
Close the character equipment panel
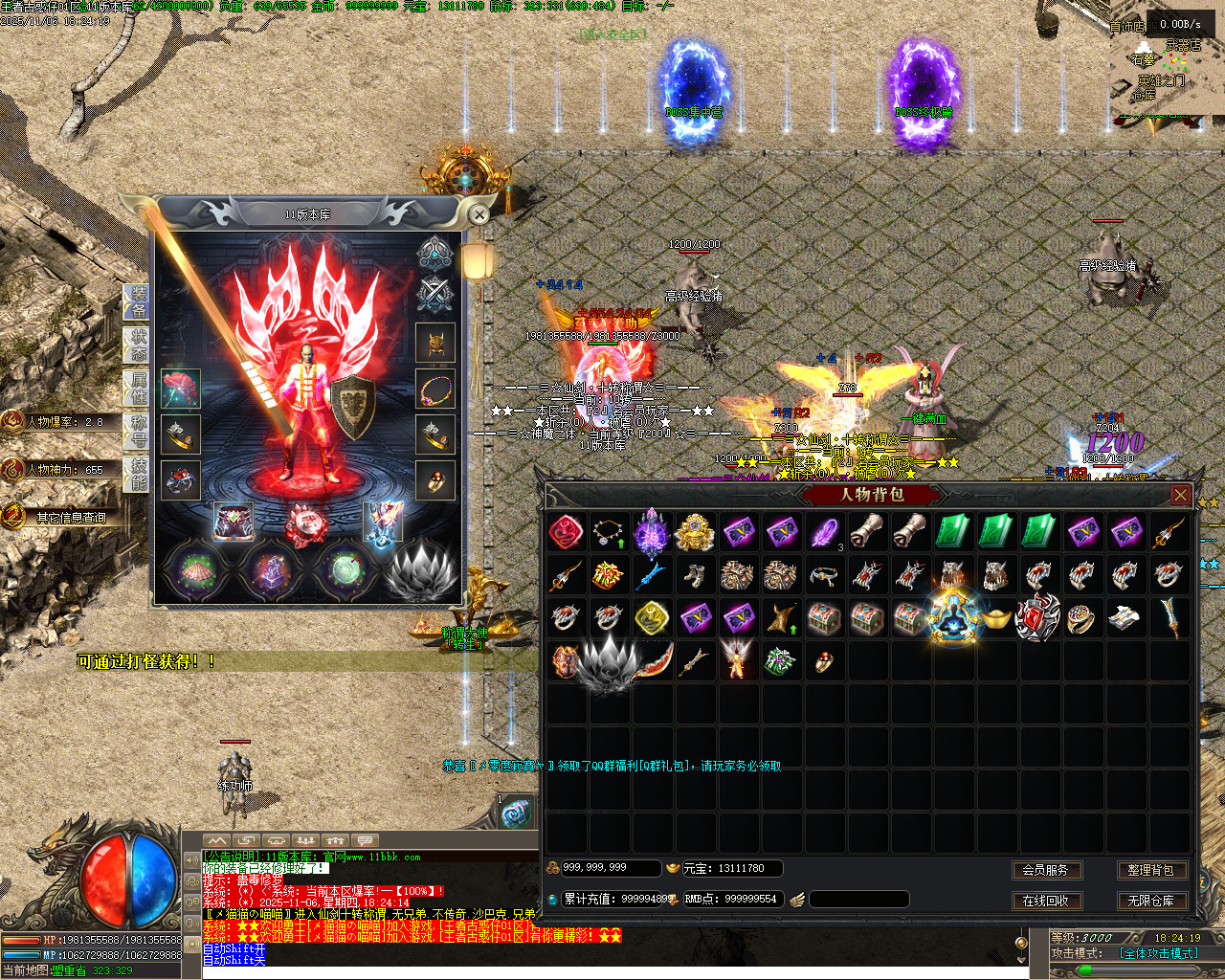479,214
